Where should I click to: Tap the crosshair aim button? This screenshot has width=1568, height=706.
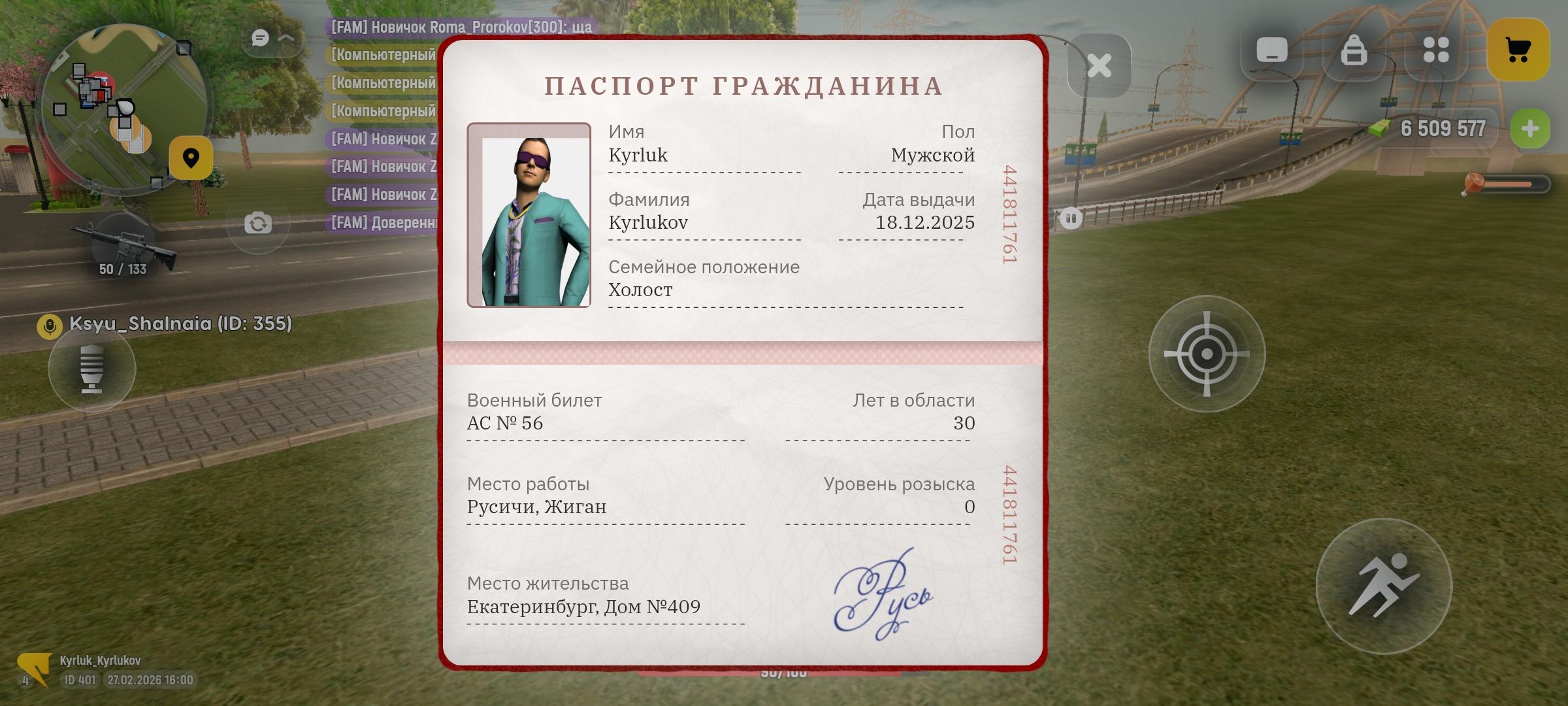point(1206,354)
